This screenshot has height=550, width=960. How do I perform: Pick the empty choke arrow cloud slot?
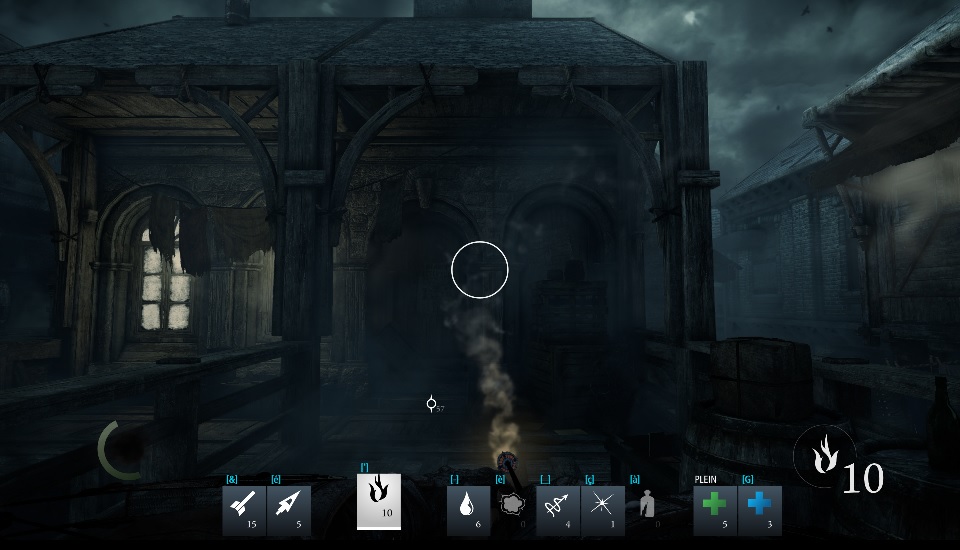click(x=512, y=507)
